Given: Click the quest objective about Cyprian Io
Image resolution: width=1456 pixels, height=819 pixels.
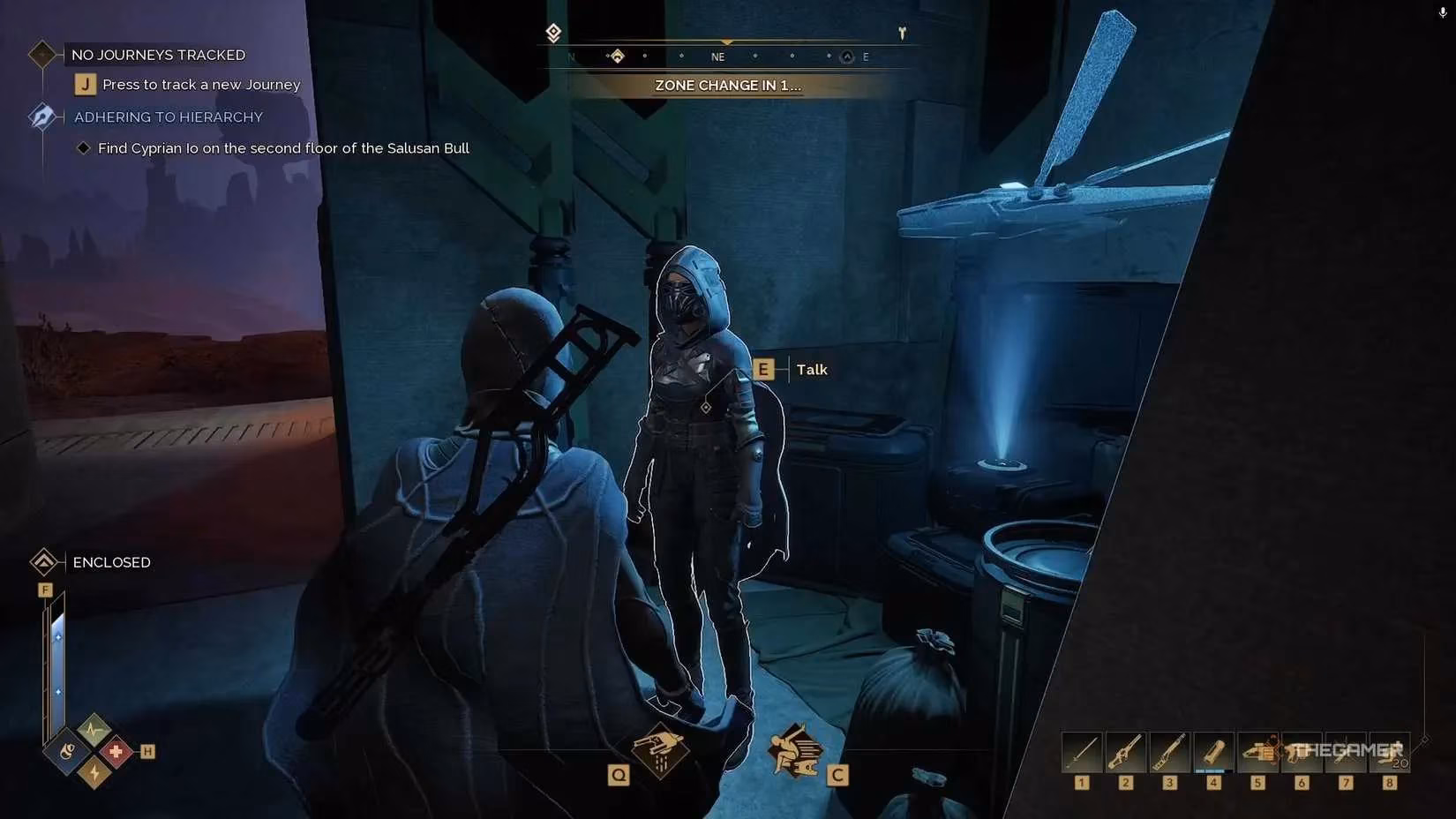Looking at the screenshot, I should tap(282, 148).
